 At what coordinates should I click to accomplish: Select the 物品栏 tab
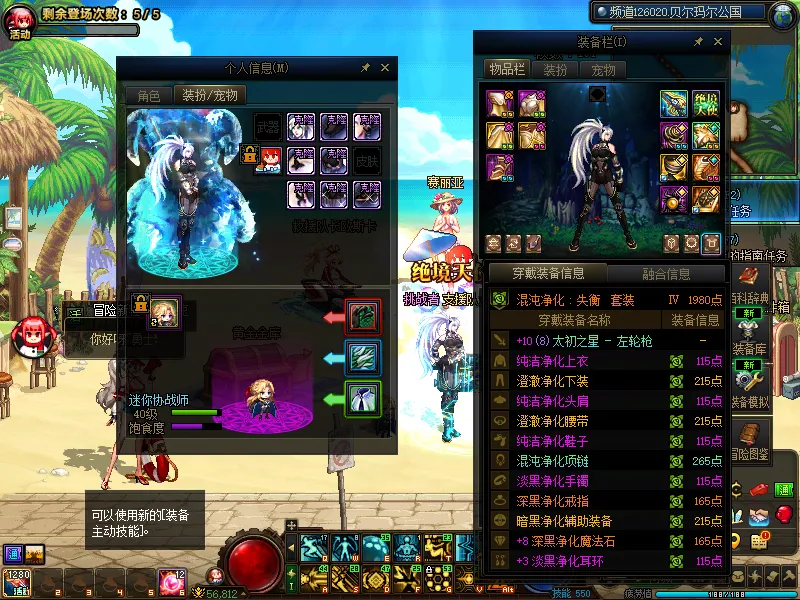(x=506, y=69)
